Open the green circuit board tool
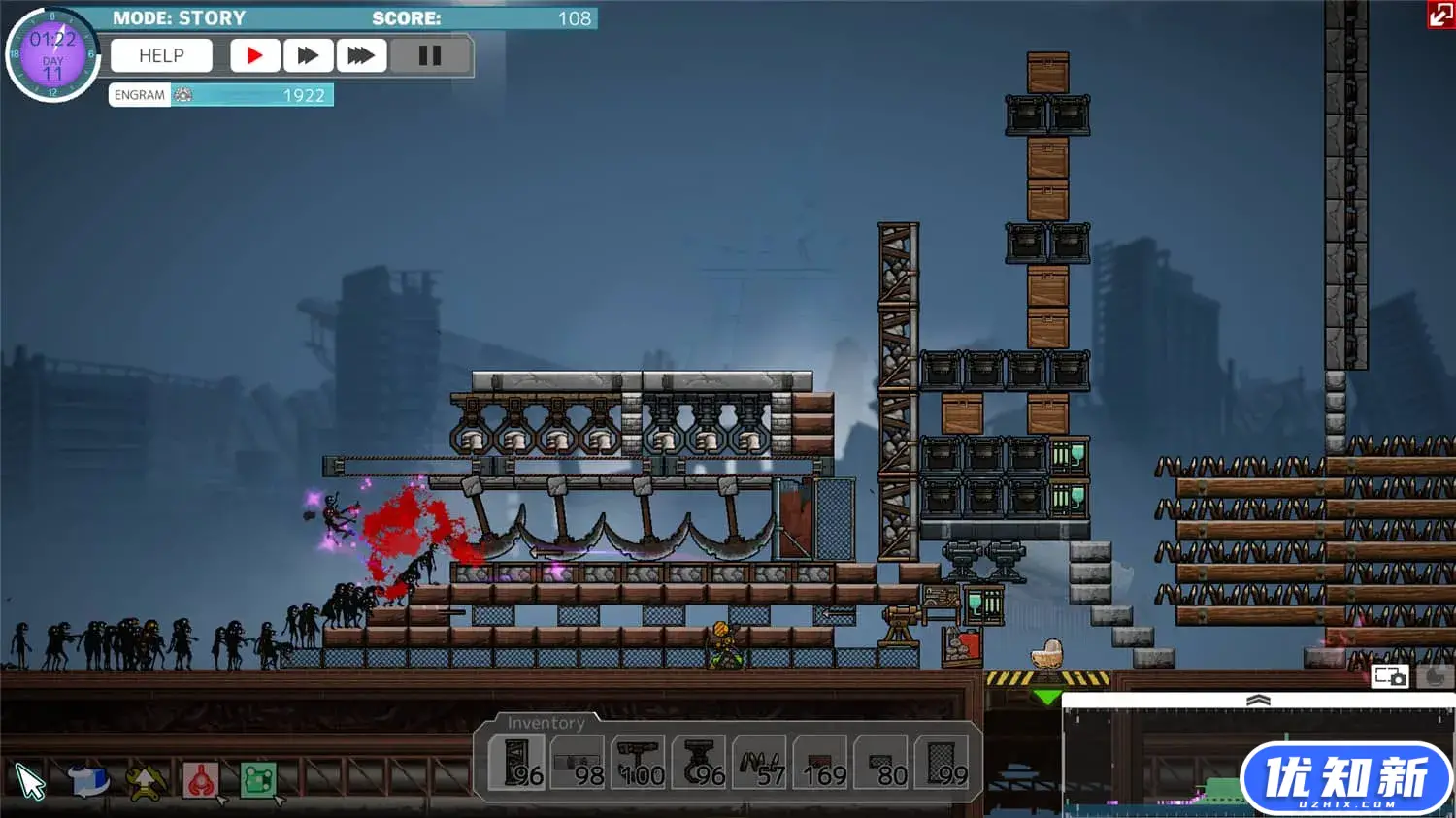 pos(258,780)
